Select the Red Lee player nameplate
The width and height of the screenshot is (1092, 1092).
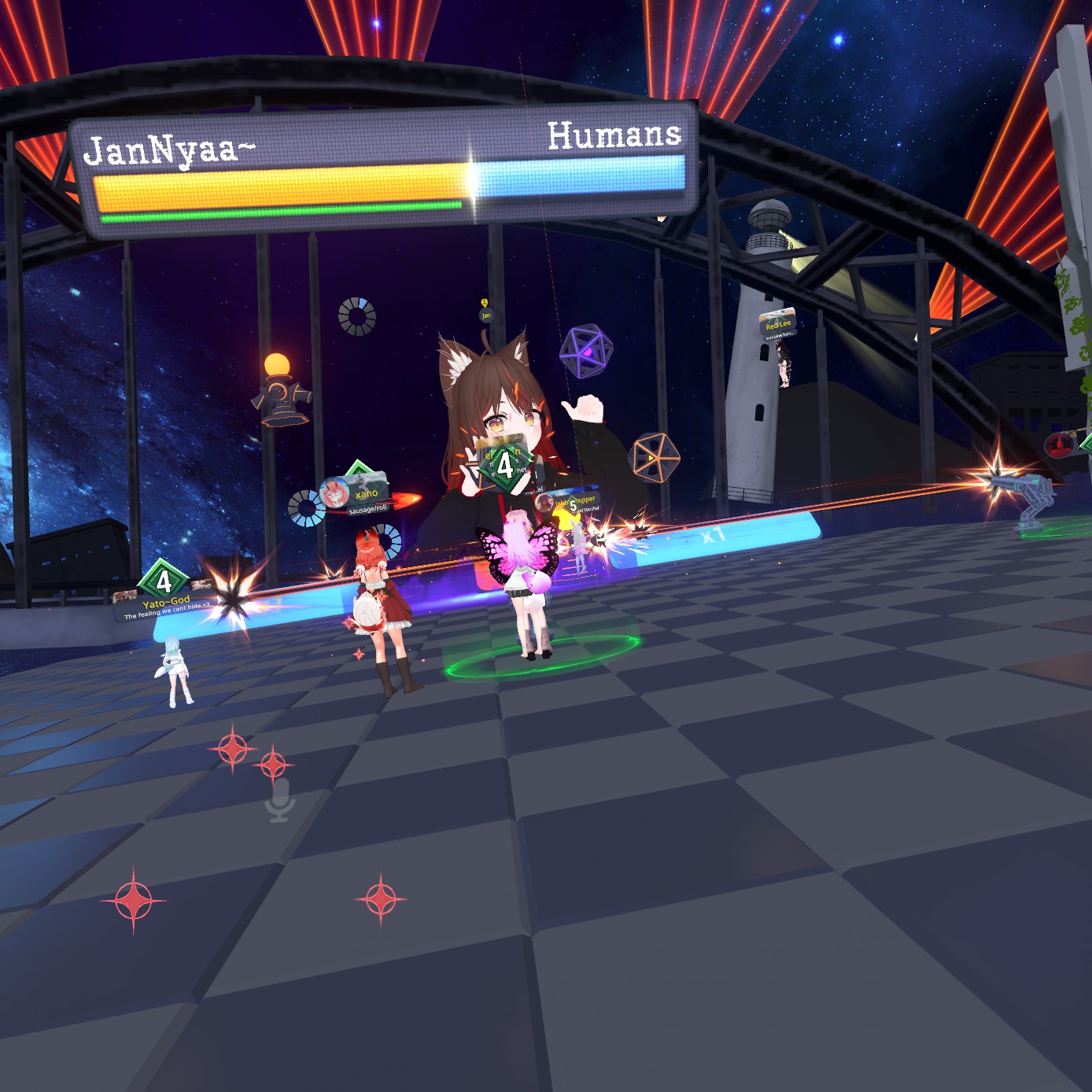click(x=777, y=323)
